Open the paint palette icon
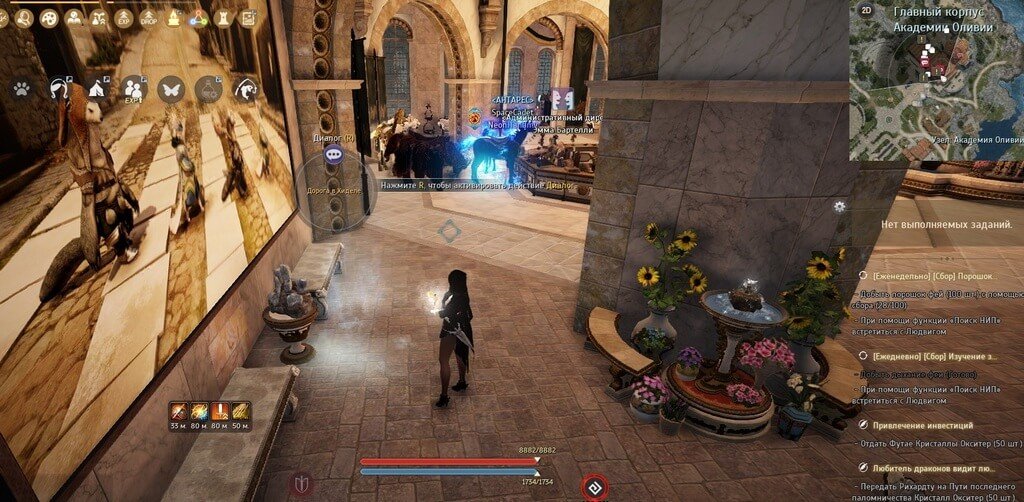Image resolution: width=1024 pixels, height=502 pixels. pyautogui.click(x=48, y=17)
